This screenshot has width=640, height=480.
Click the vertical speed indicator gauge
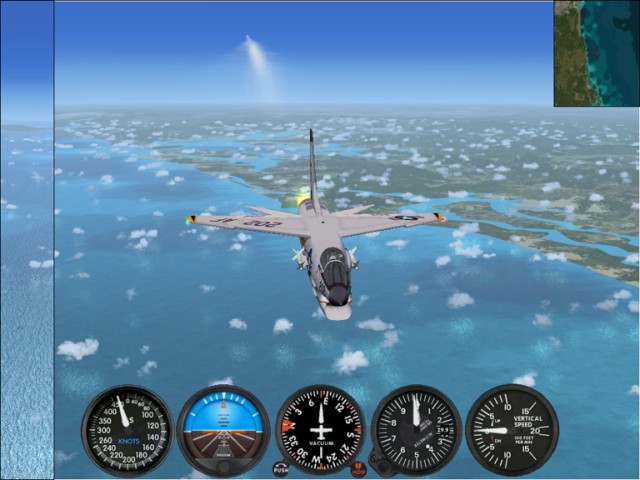pos(511,430)
